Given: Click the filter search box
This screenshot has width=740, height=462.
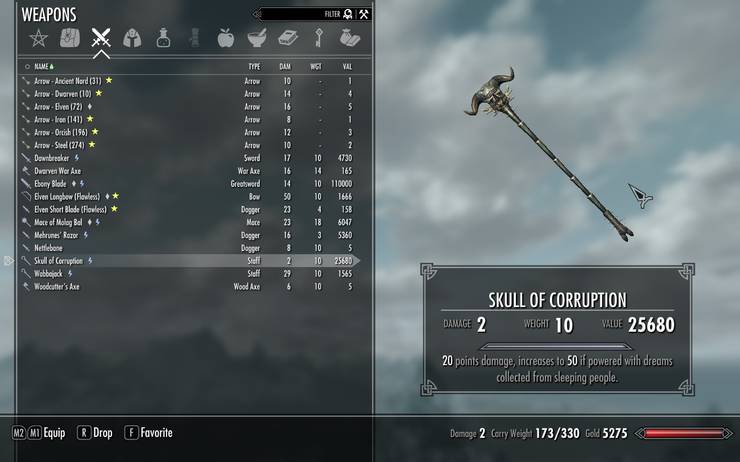Looking at the screenshot, I should pyautogui.click(x=300, y=14).
